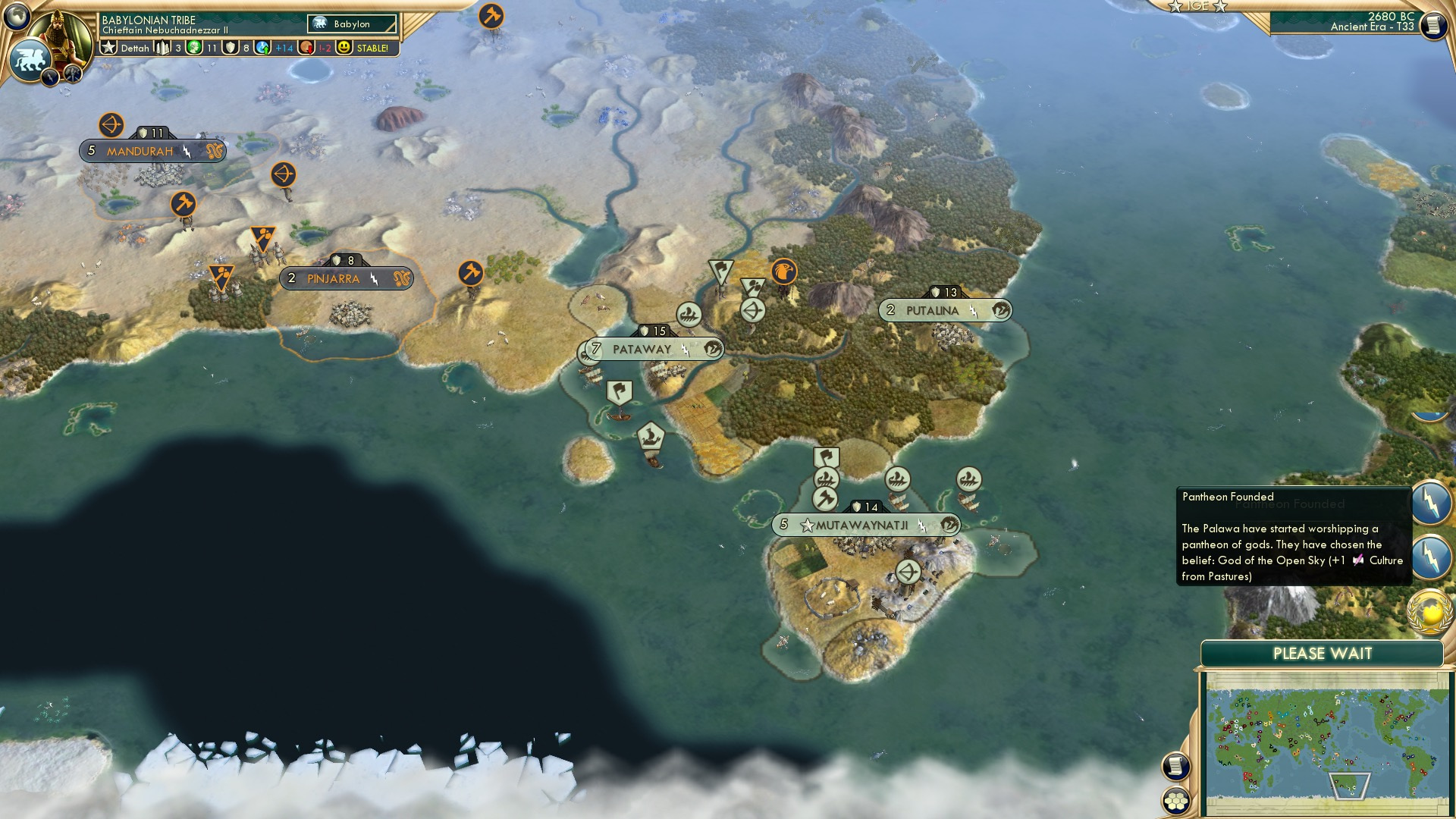Open the Babylon civilization dropdown
Image resolution: width=1456 pixels, height=819 pixels.
click(x=353, y=24)
